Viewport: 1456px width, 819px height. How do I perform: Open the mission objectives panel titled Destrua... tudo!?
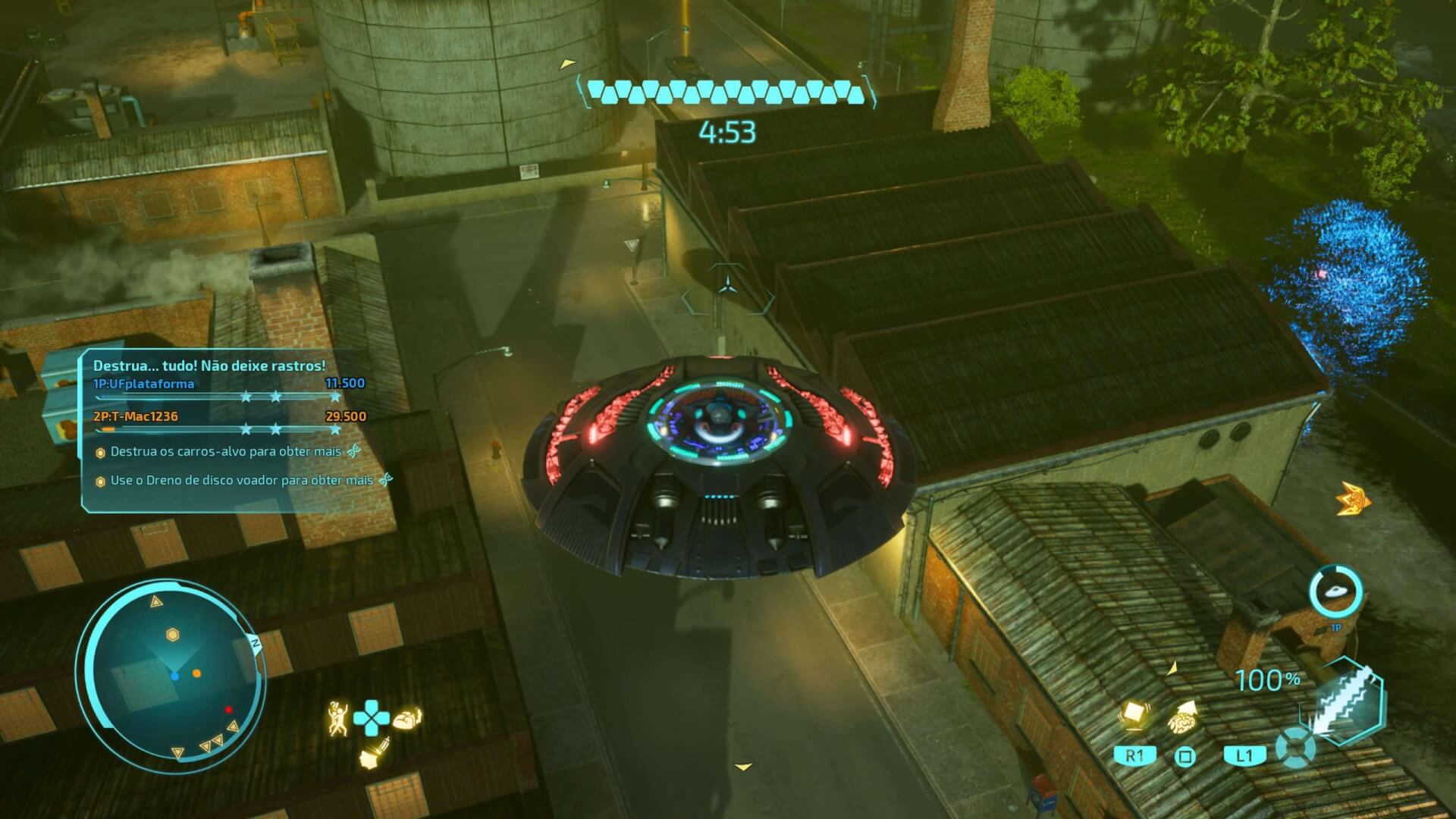click(209, 366)
